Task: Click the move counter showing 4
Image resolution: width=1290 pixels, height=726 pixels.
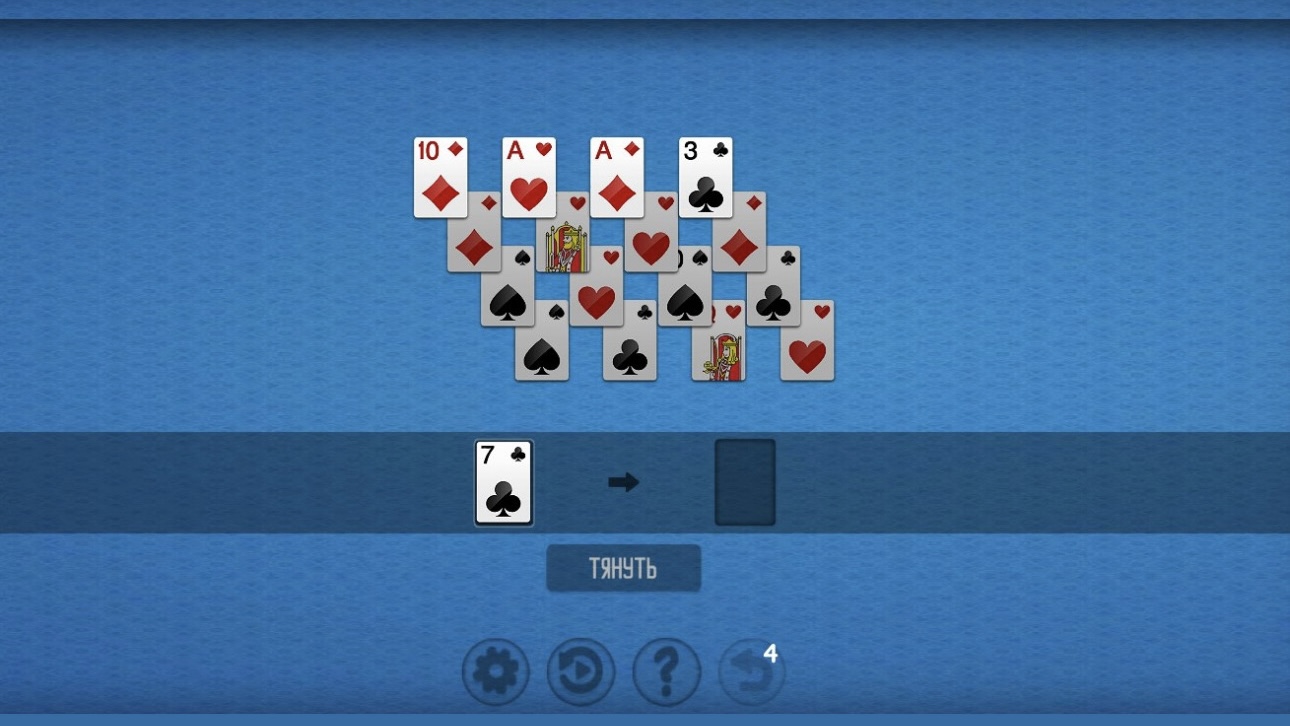Action: (x=770, y=652)
